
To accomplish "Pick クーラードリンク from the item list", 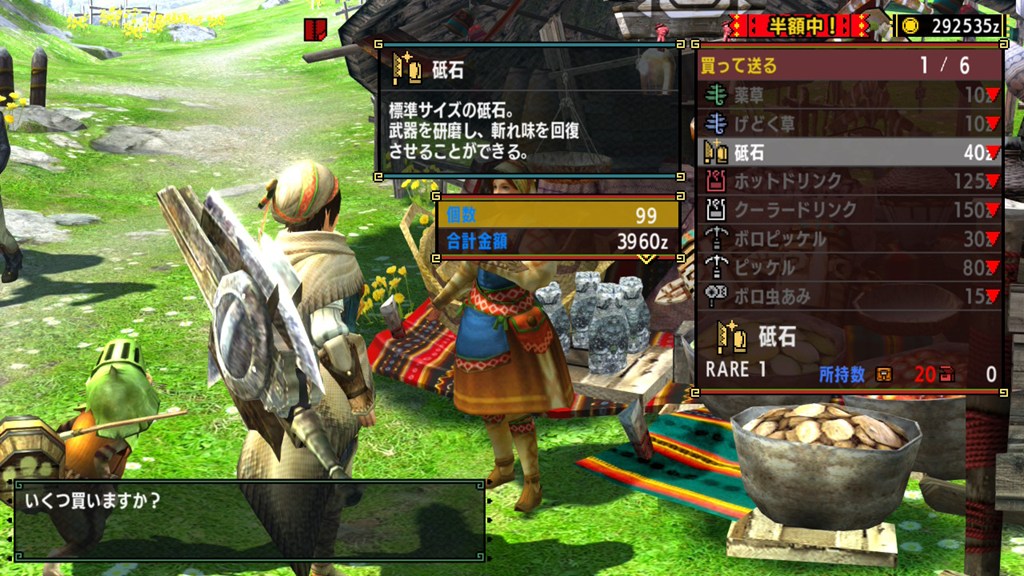I will tap(850, 210).
